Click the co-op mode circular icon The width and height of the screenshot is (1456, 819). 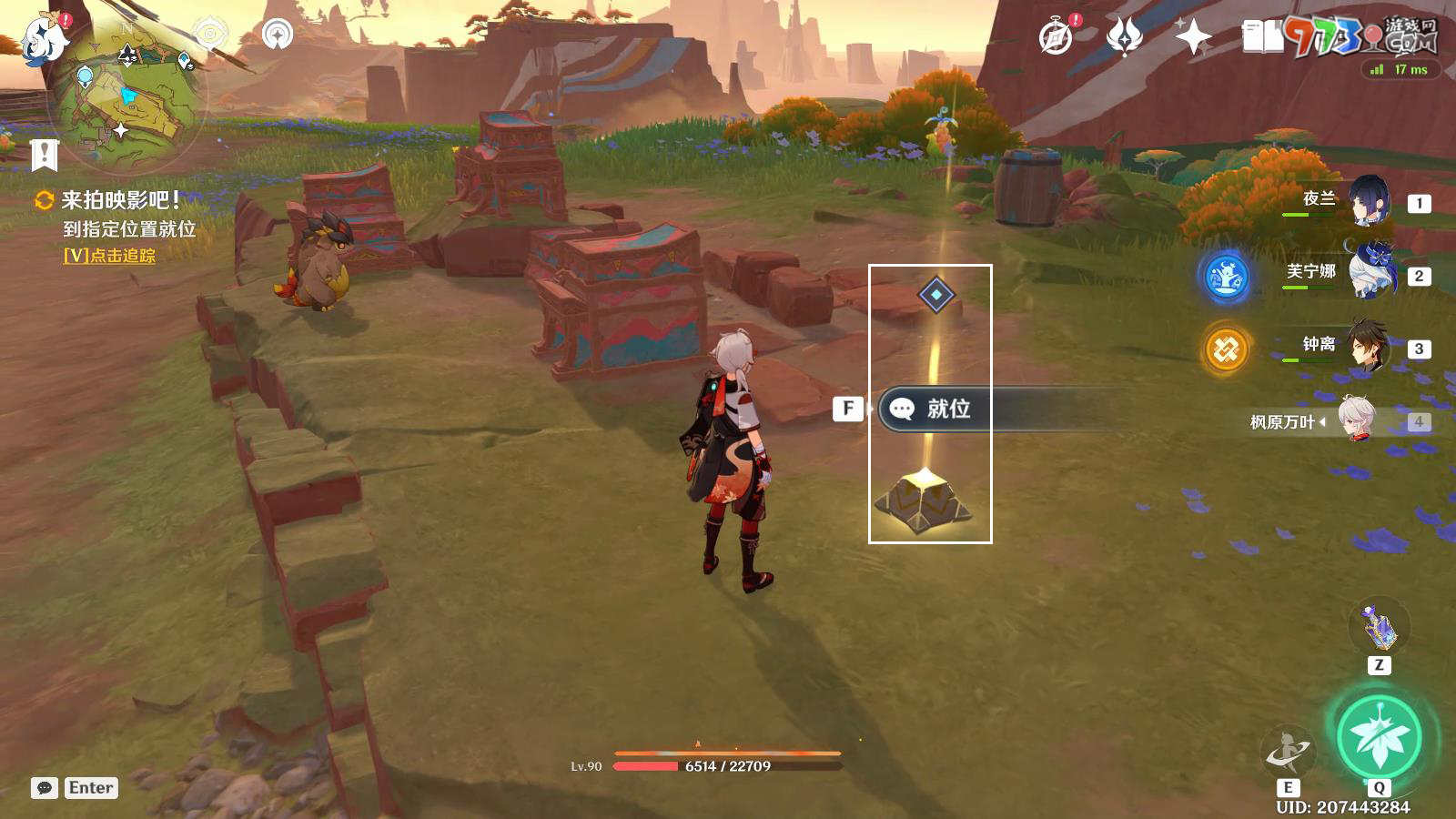pyautogui.click(x=278, y=35)
